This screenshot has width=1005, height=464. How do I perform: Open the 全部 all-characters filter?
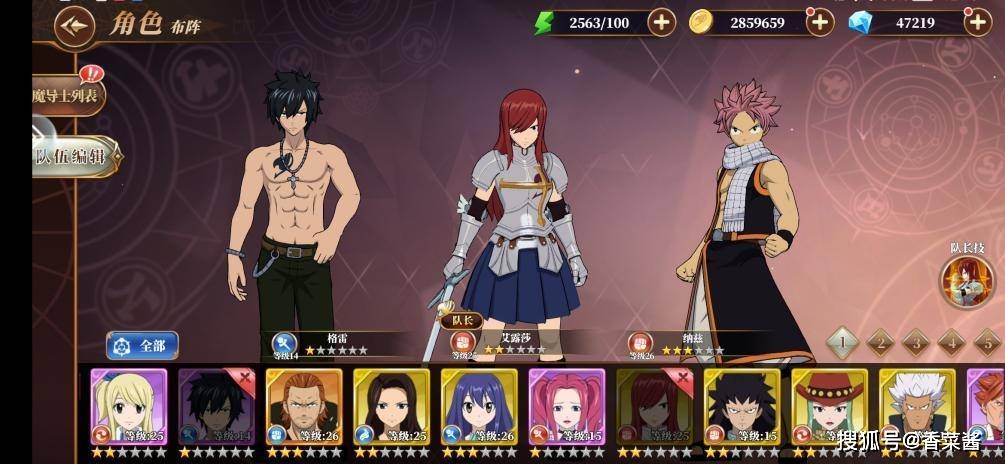(142, 346)
